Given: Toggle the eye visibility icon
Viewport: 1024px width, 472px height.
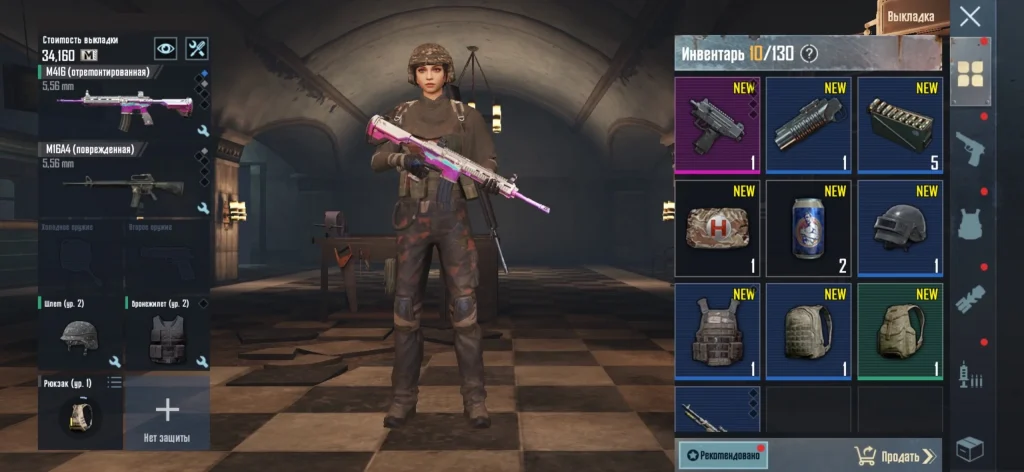Looking at the screenshot, I should pos(165,48).
